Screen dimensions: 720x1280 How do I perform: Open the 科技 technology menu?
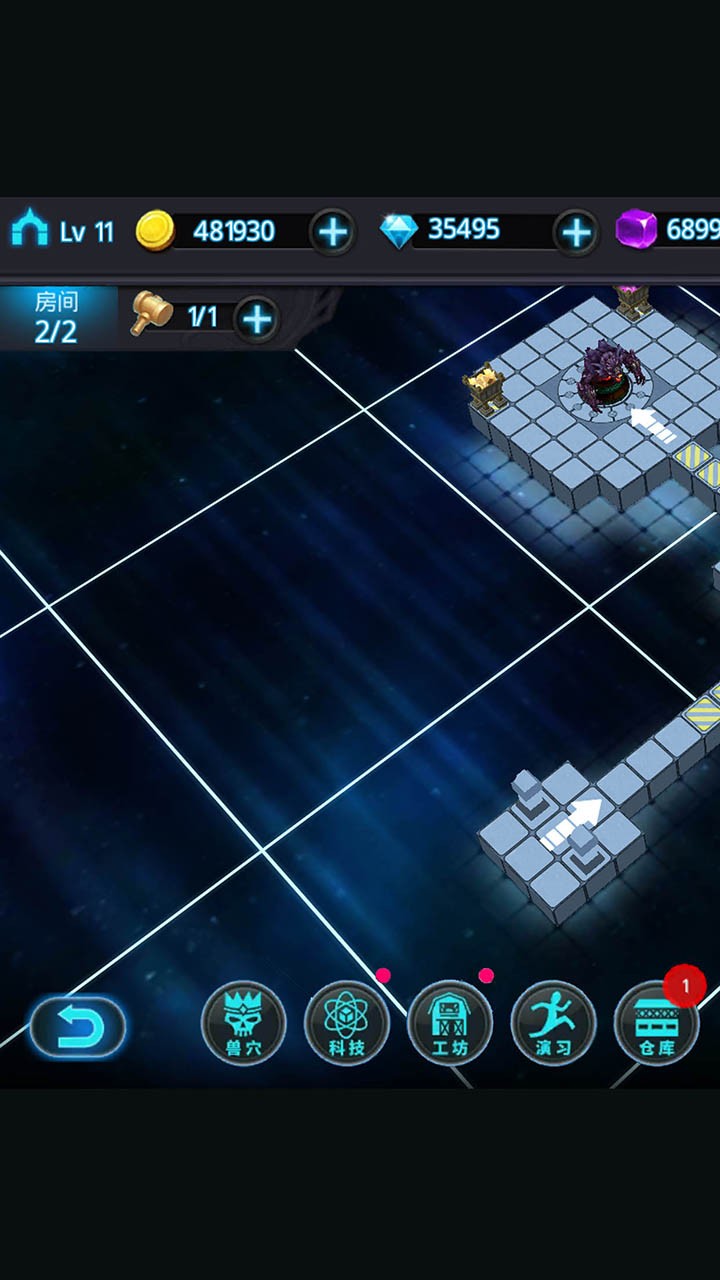coord(346,1023)
